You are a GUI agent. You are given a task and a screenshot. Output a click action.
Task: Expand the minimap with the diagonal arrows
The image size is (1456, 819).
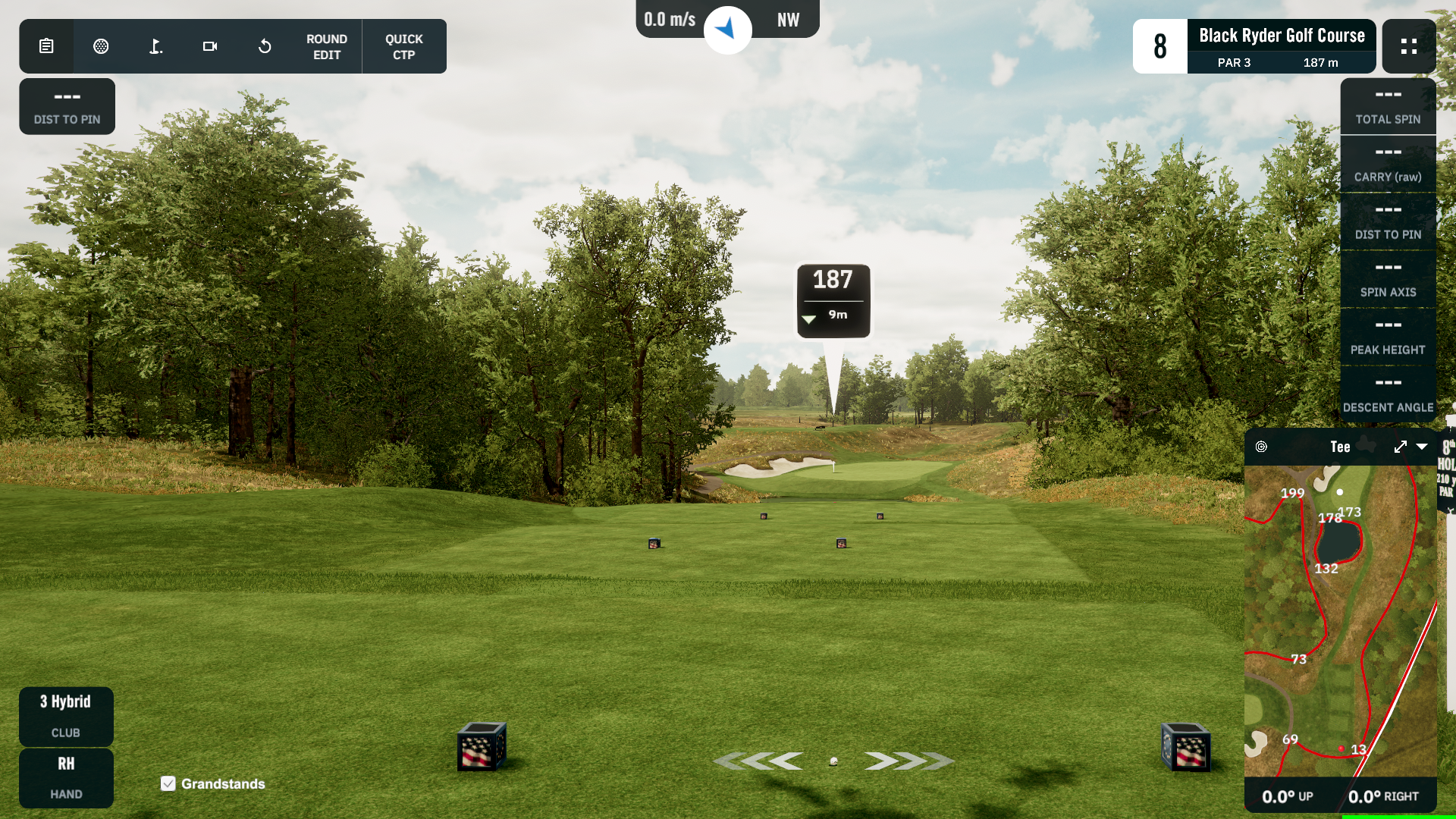pyautogui.click(x=1400, y=447)
